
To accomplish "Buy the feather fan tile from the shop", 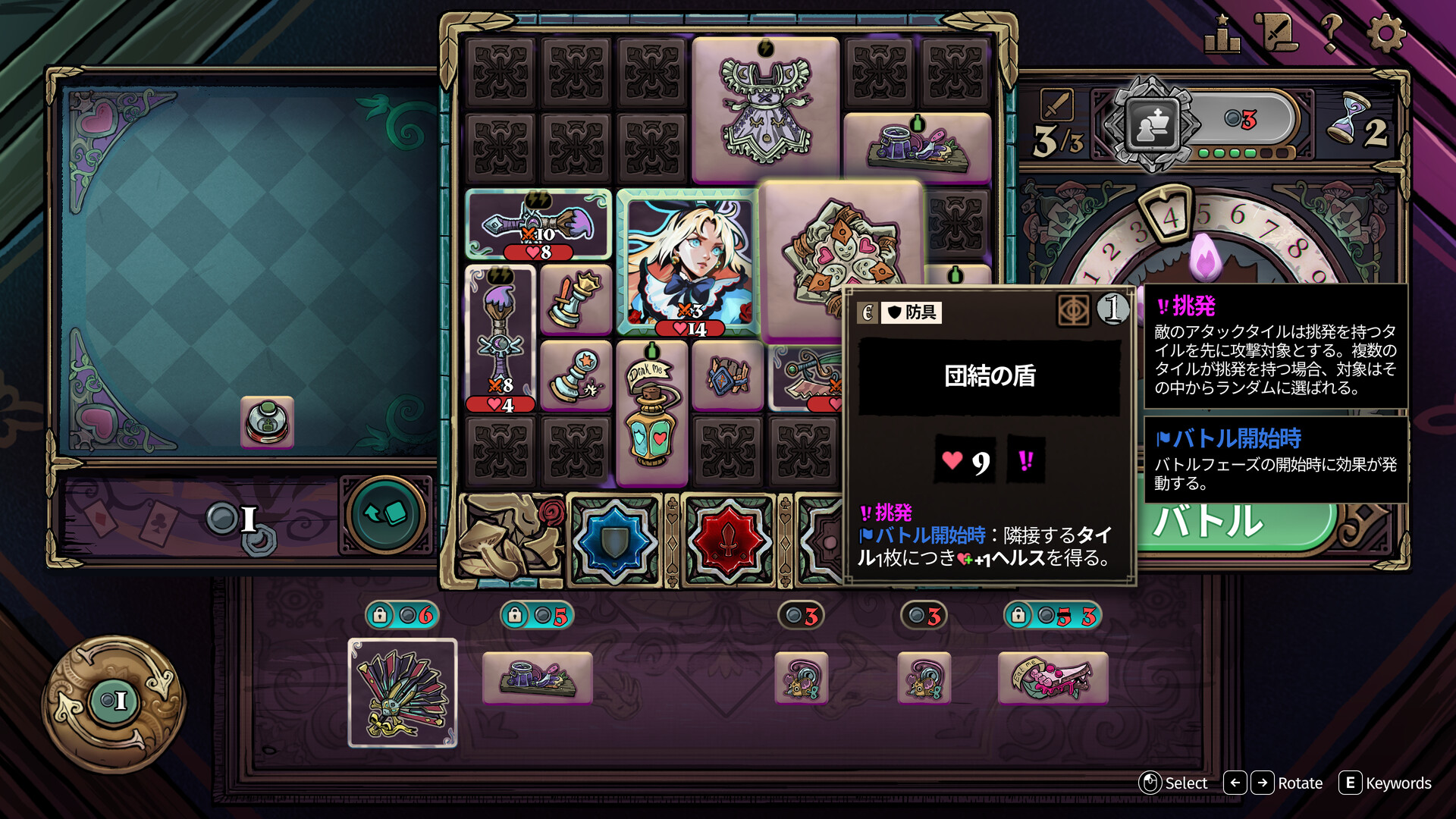I will 402,693.
